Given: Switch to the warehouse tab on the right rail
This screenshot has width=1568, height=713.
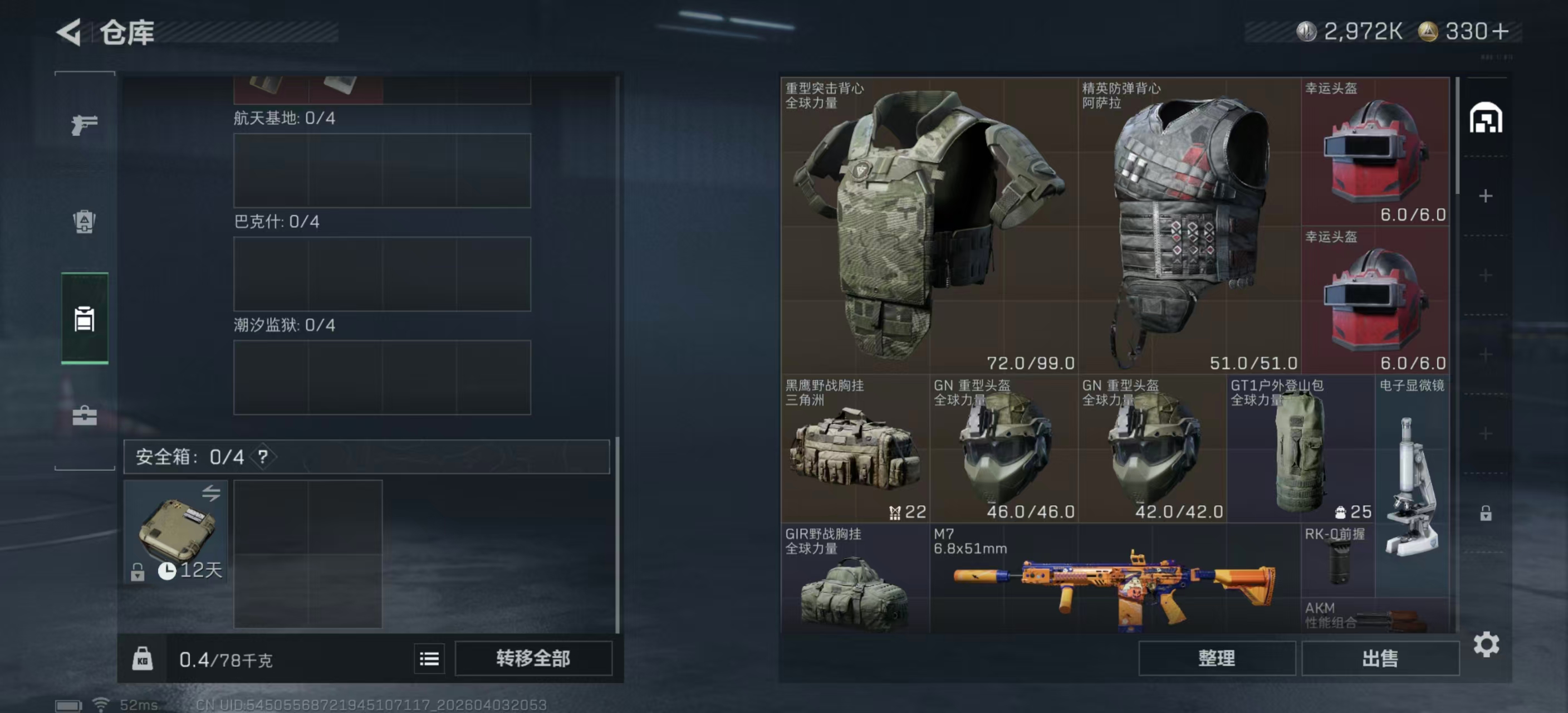Looking at the screenshot, I should coord(1487,117).
